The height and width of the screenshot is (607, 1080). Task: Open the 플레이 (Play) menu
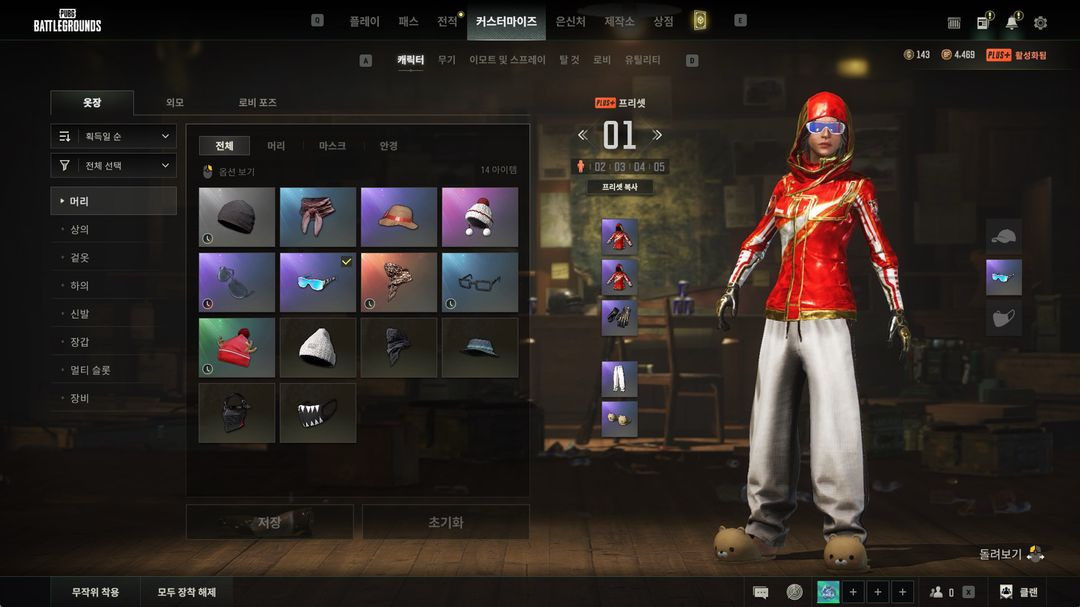click(x=364, y=21)
